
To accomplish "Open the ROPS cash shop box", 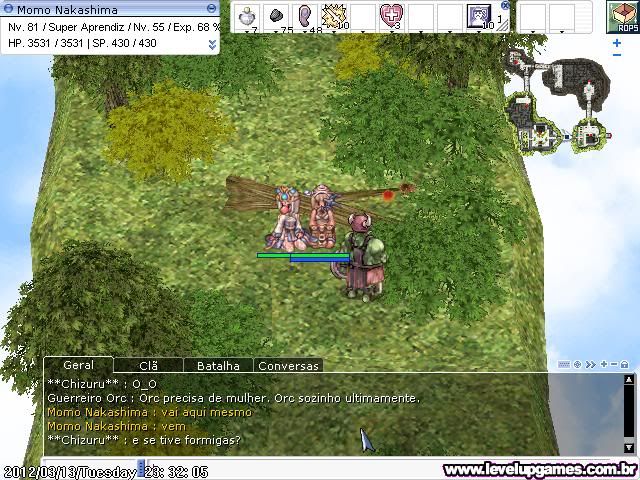I will pos(622,17).
